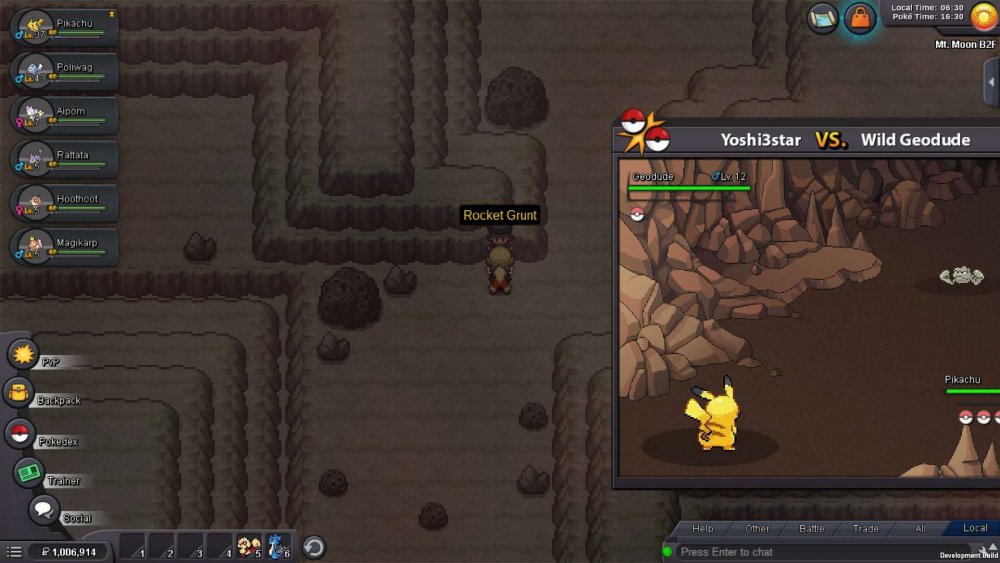Open the Backpack
Viewport: 1000px width, 563px height.
18,394
